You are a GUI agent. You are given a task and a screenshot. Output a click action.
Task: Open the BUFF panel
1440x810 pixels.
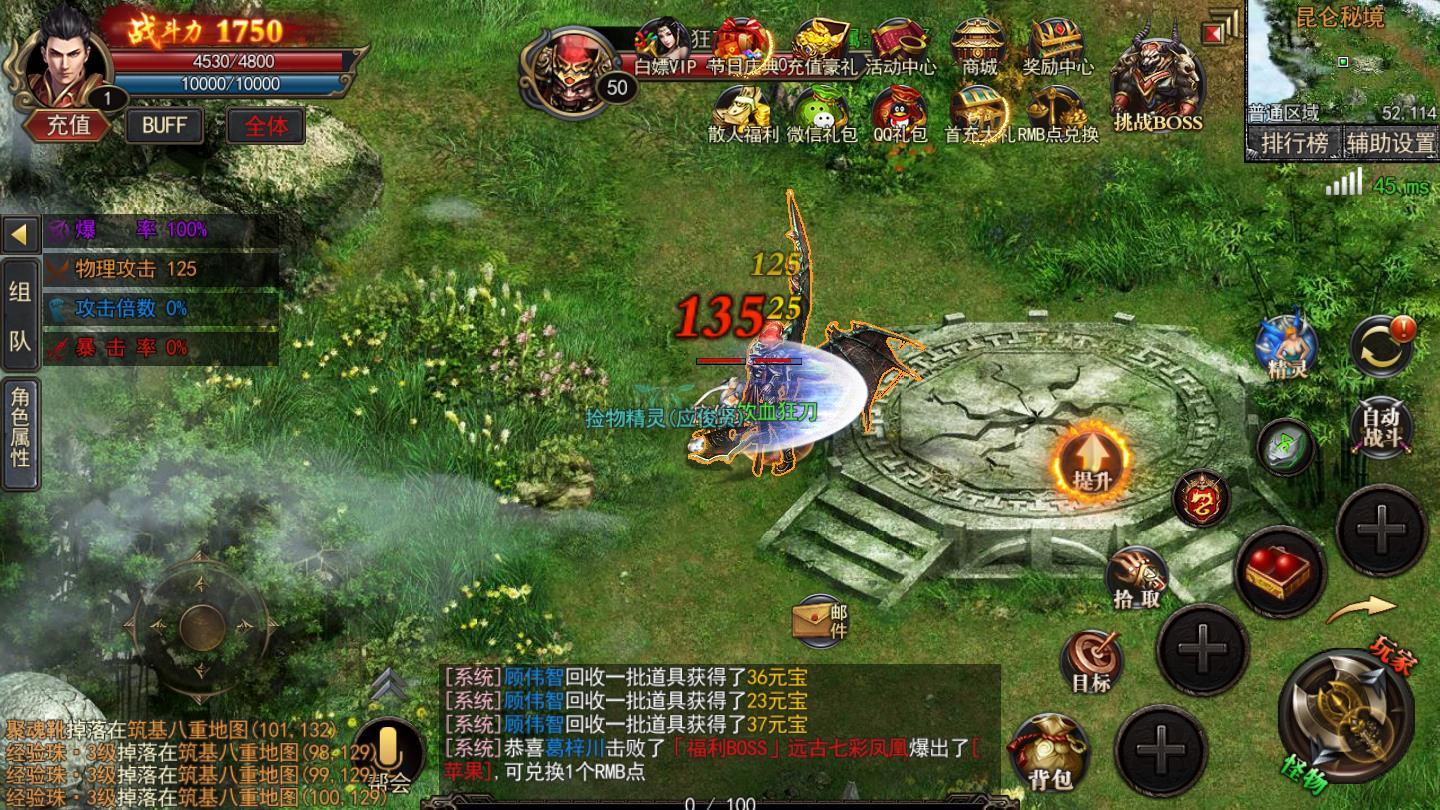pyautogui.click(x=164, y=125)
